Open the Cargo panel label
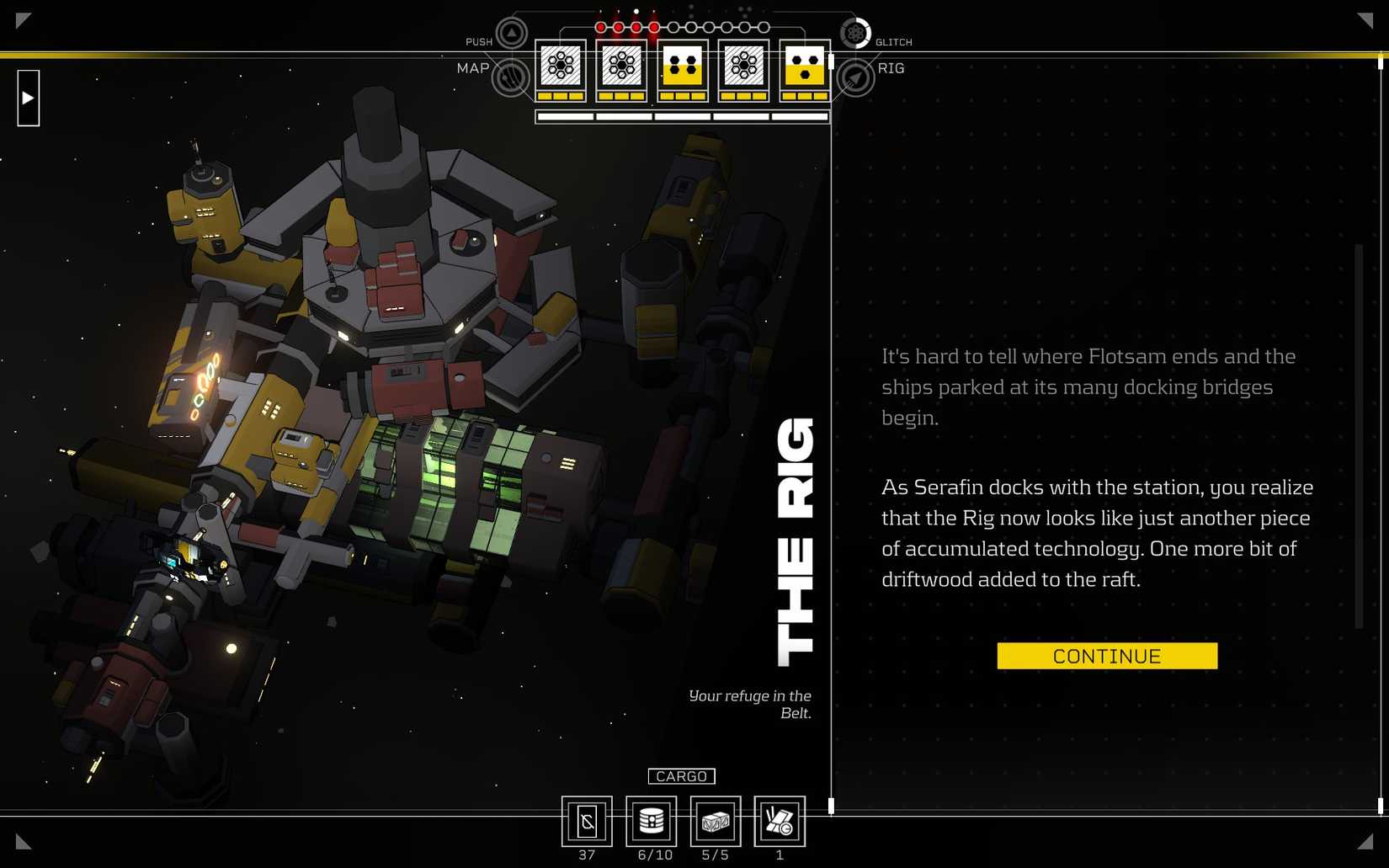Image resolution: width=1389 pixels, height=868 pixels. (681, 776)
